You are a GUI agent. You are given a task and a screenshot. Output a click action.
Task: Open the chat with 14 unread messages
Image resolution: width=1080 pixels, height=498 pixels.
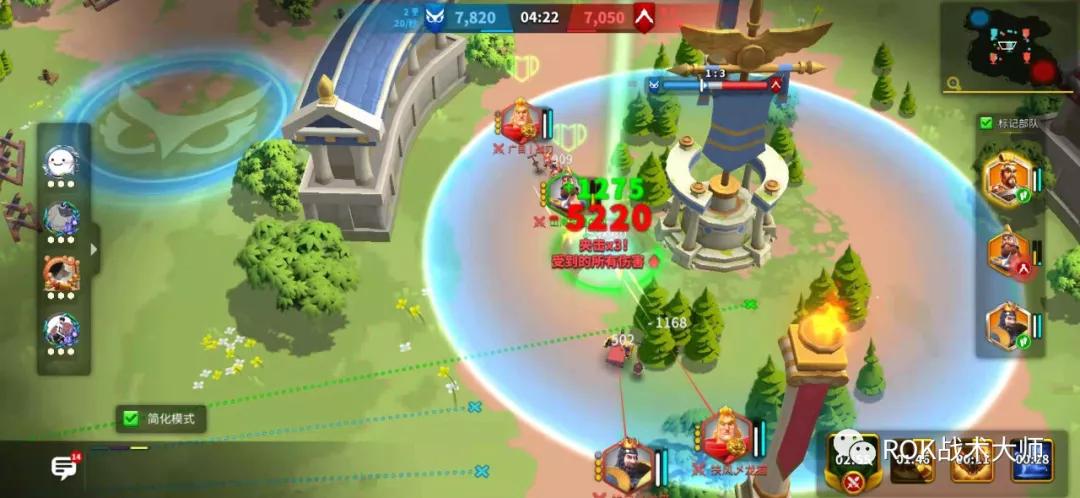(x=65, y=467)
